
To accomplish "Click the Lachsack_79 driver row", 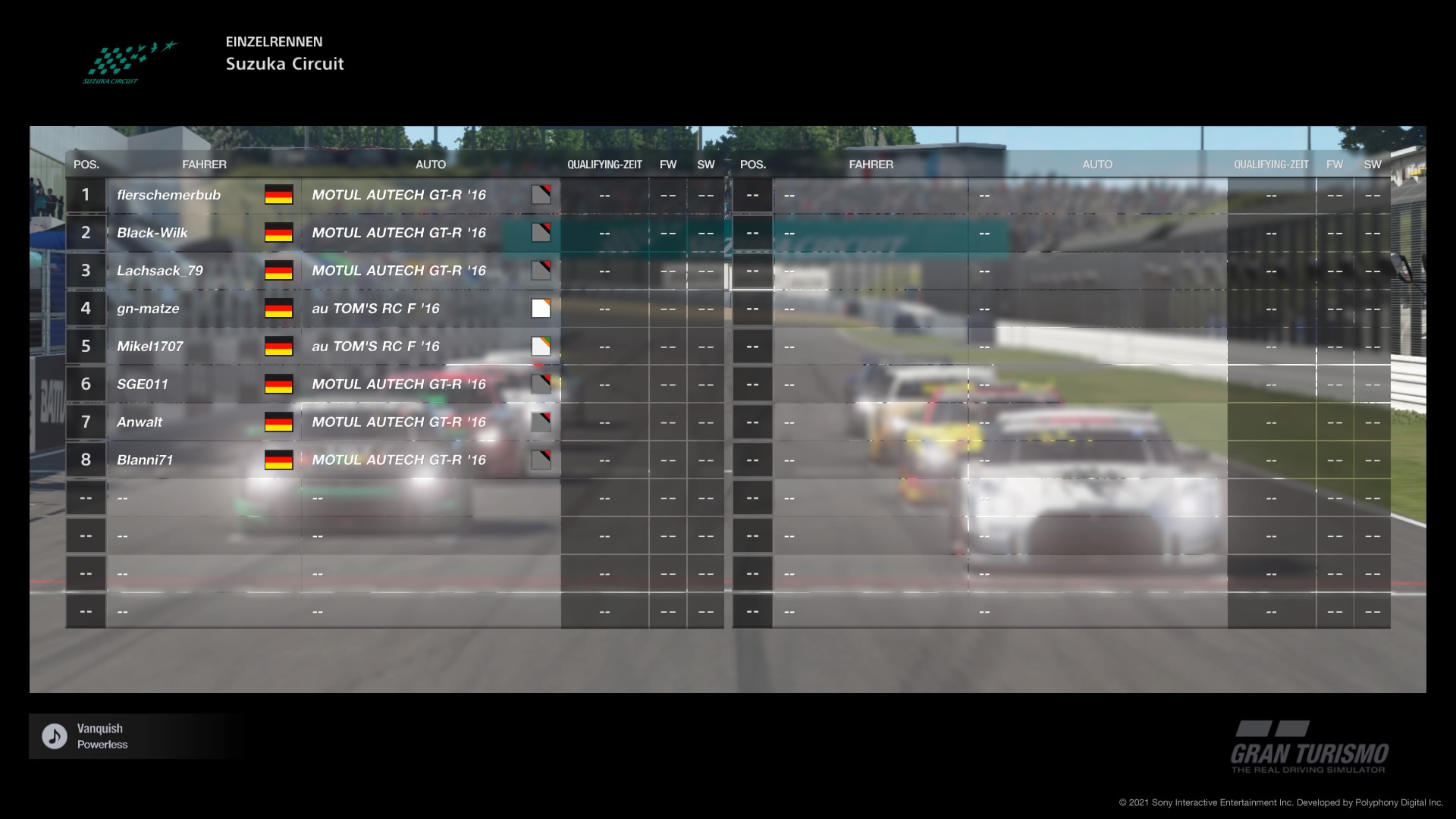I will pos(159,271).
